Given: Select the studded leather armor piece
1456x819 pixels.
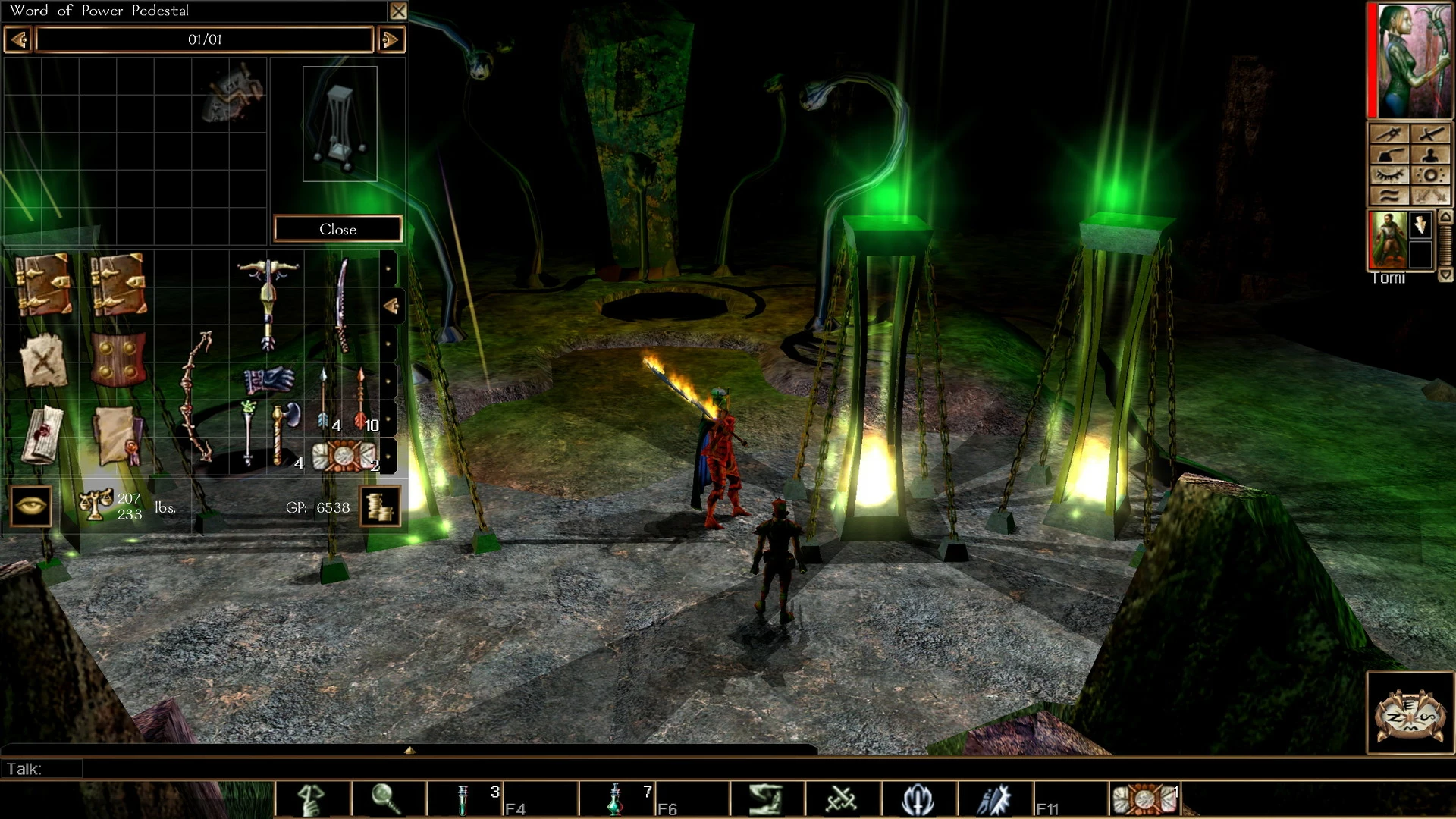Looking at the screenshot, I should click(x=118, y=359).
